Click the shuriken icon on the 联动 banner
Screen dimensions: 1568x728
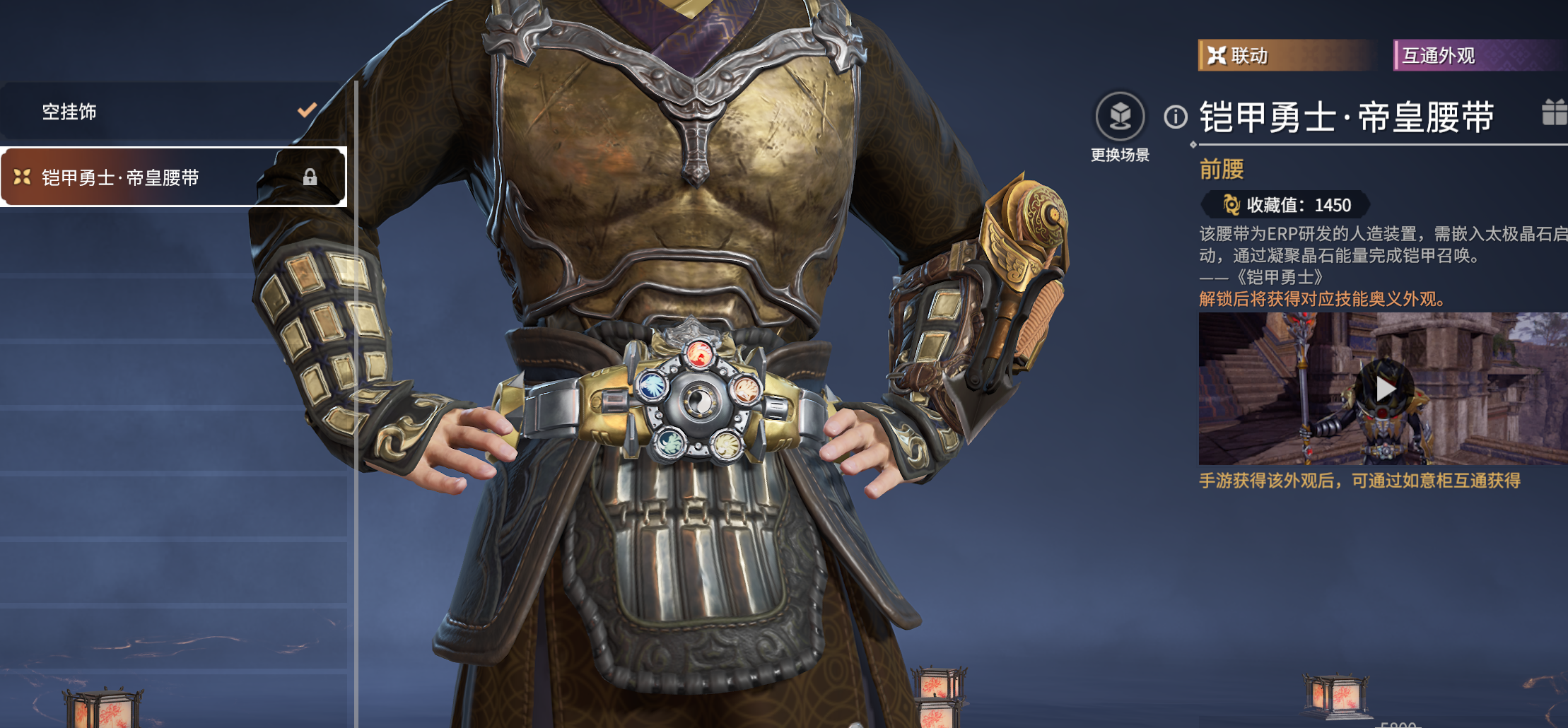(1217, 54)
